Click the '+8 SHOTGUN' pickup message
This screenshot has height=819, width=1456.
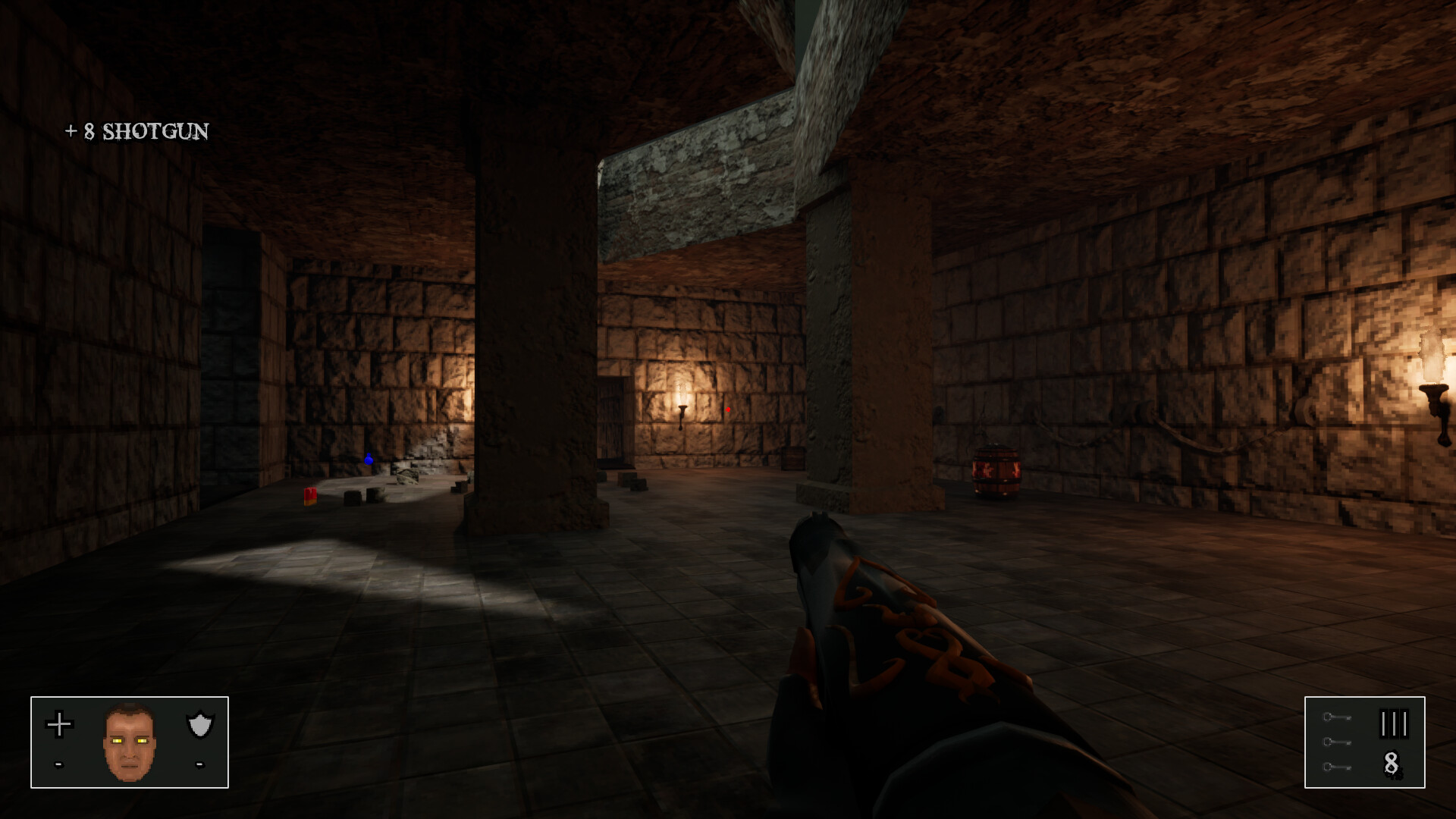(x=136, y=133)
